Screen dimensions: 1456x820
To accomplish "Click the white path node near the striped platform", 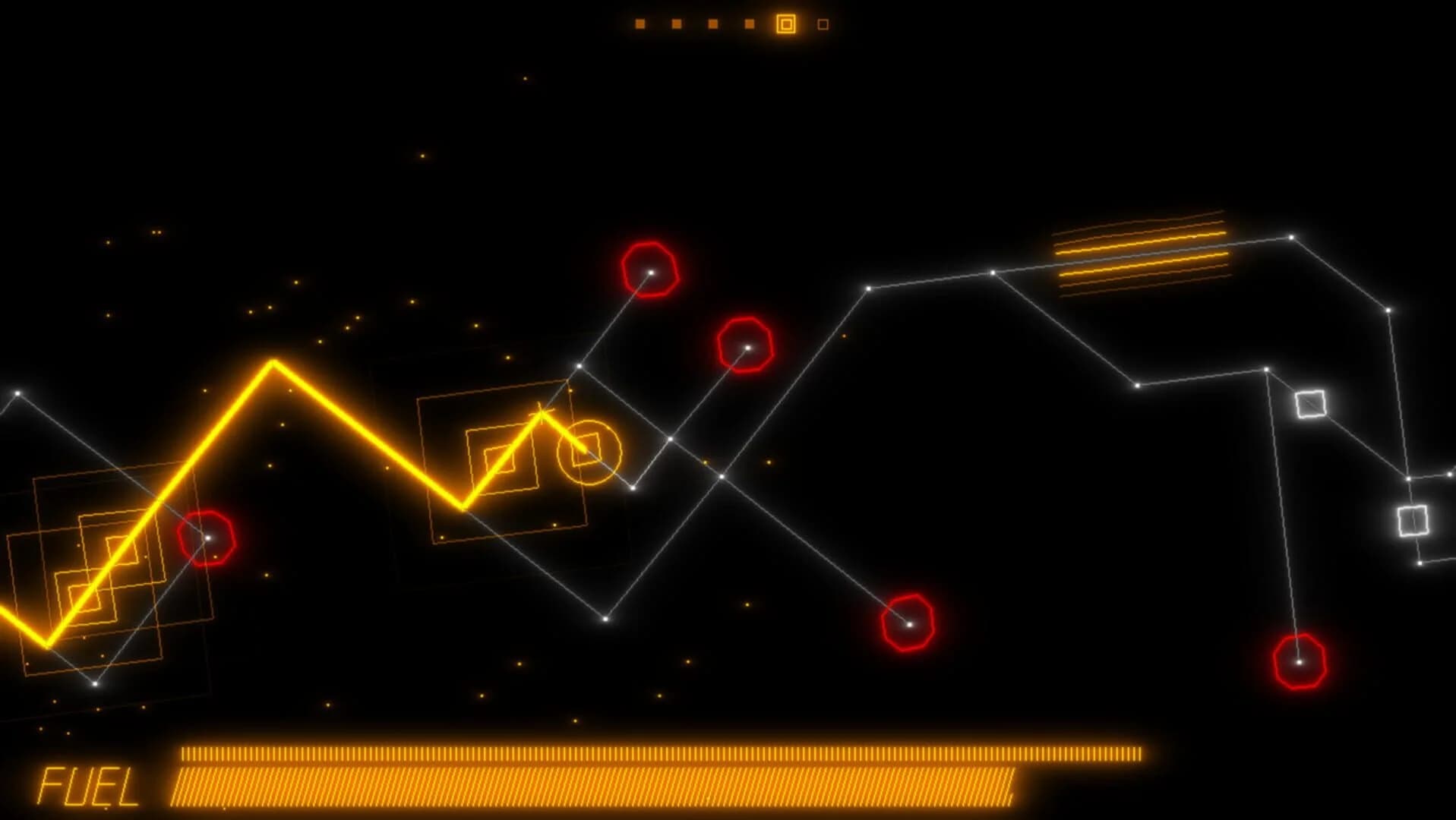I will 992,272.
